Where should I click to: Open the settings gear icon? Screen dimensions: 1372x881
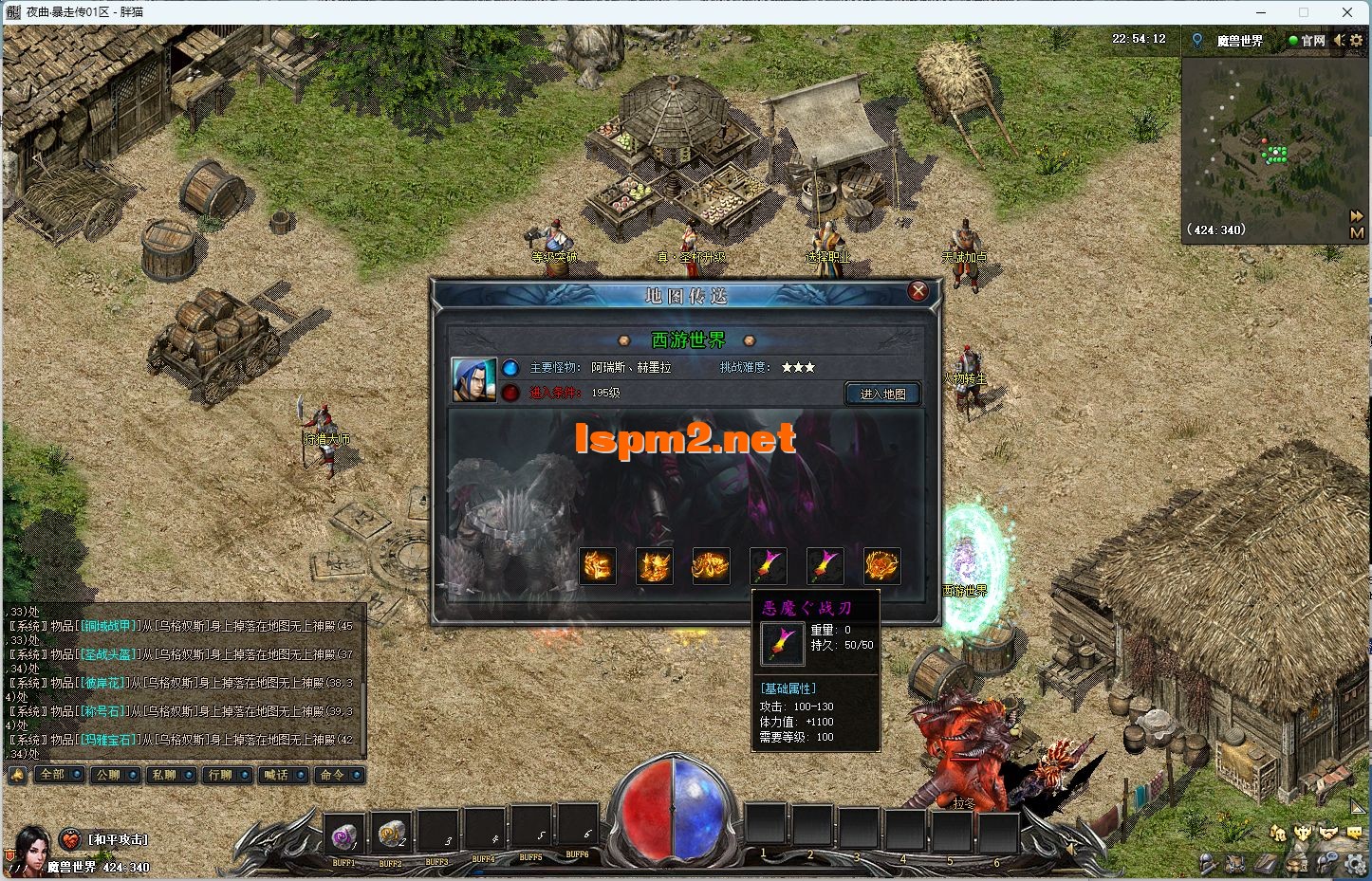pyautogui.click(x=1354, y=863)
